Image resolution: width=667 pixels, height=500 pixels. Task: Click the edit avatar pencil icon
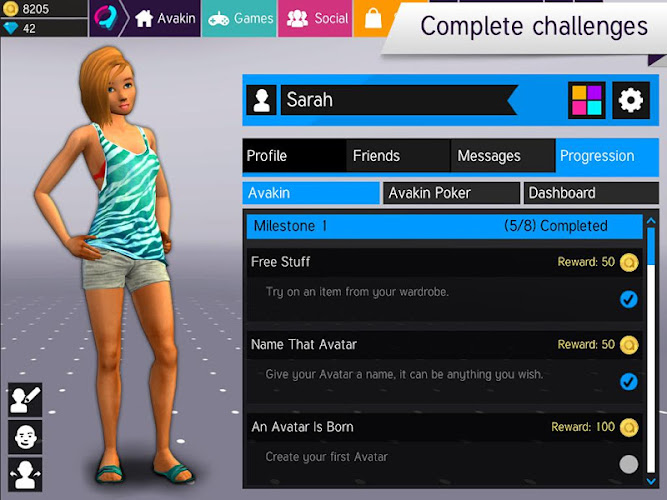(x=24, y=400)
